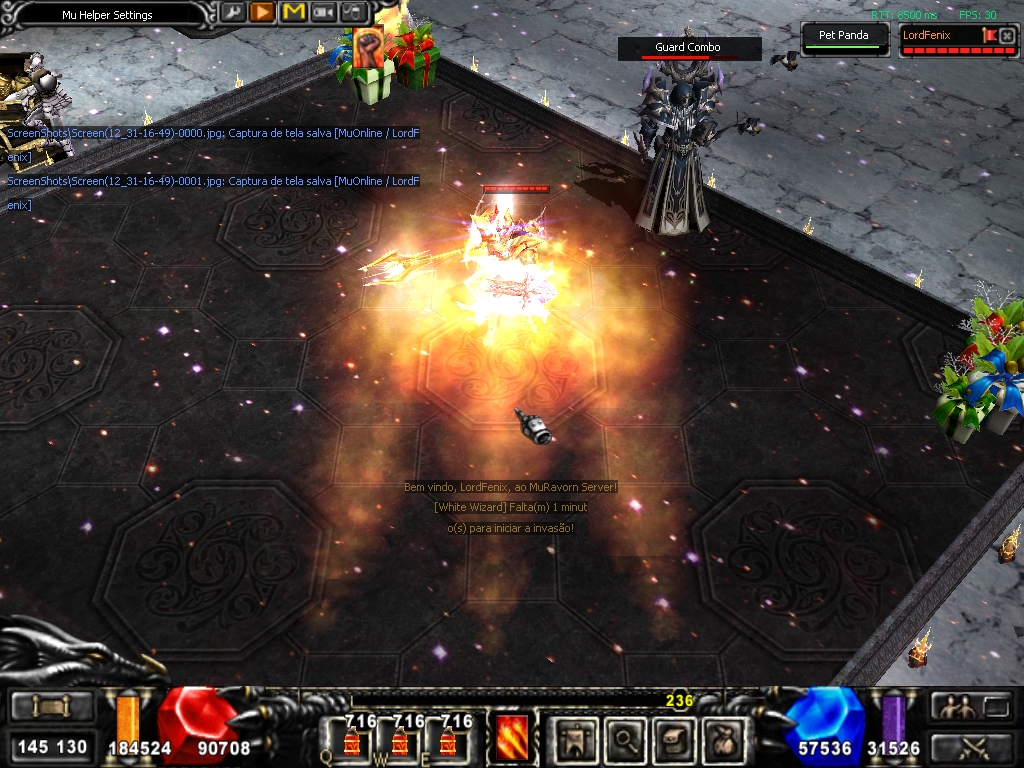The width and height of the screenshot is (1024, 768).
Task: Open the scroll icon window button
Action: [x=673, y=740]
